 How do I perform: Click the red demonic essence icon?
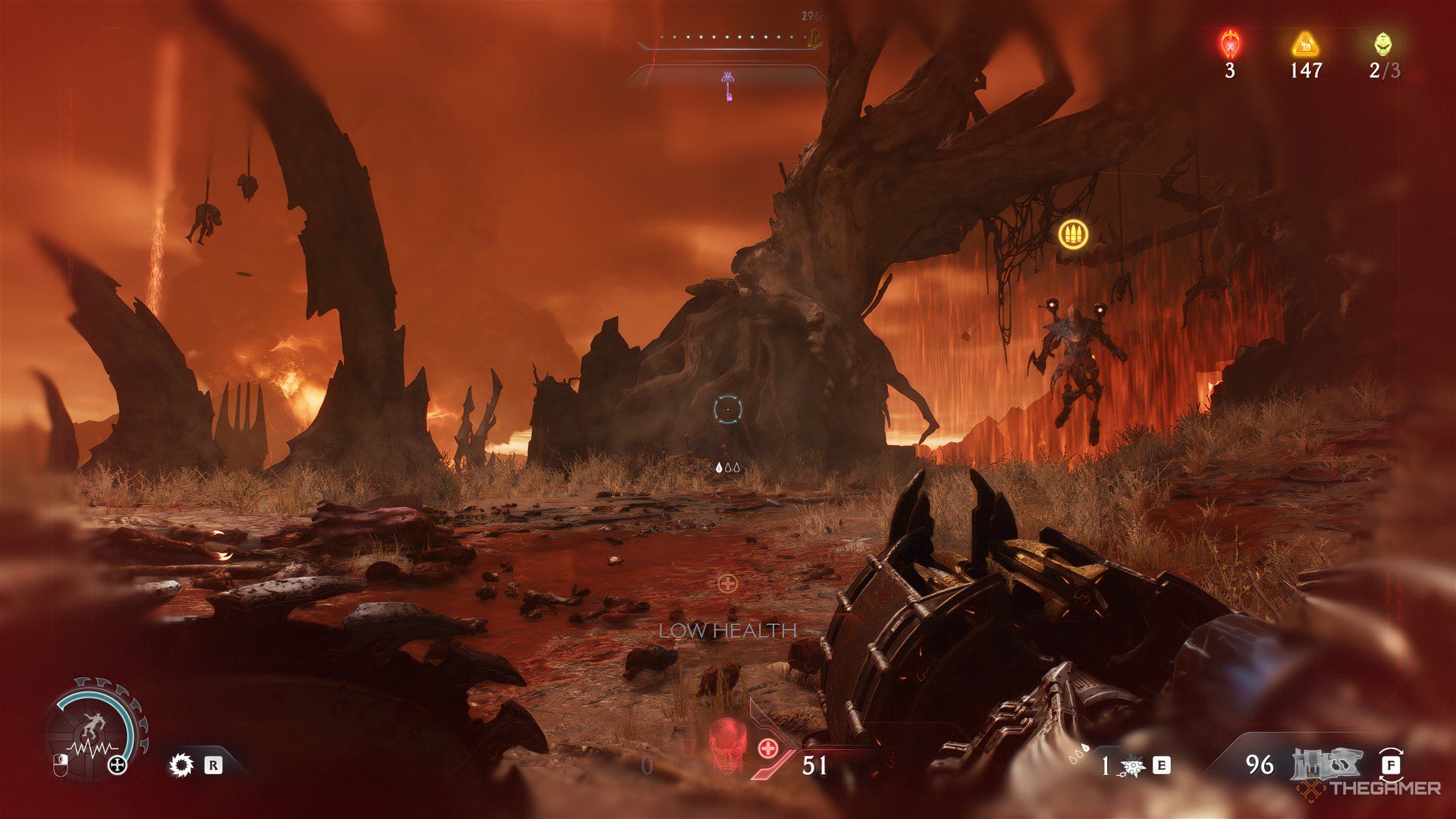[x=1229, y=44]
